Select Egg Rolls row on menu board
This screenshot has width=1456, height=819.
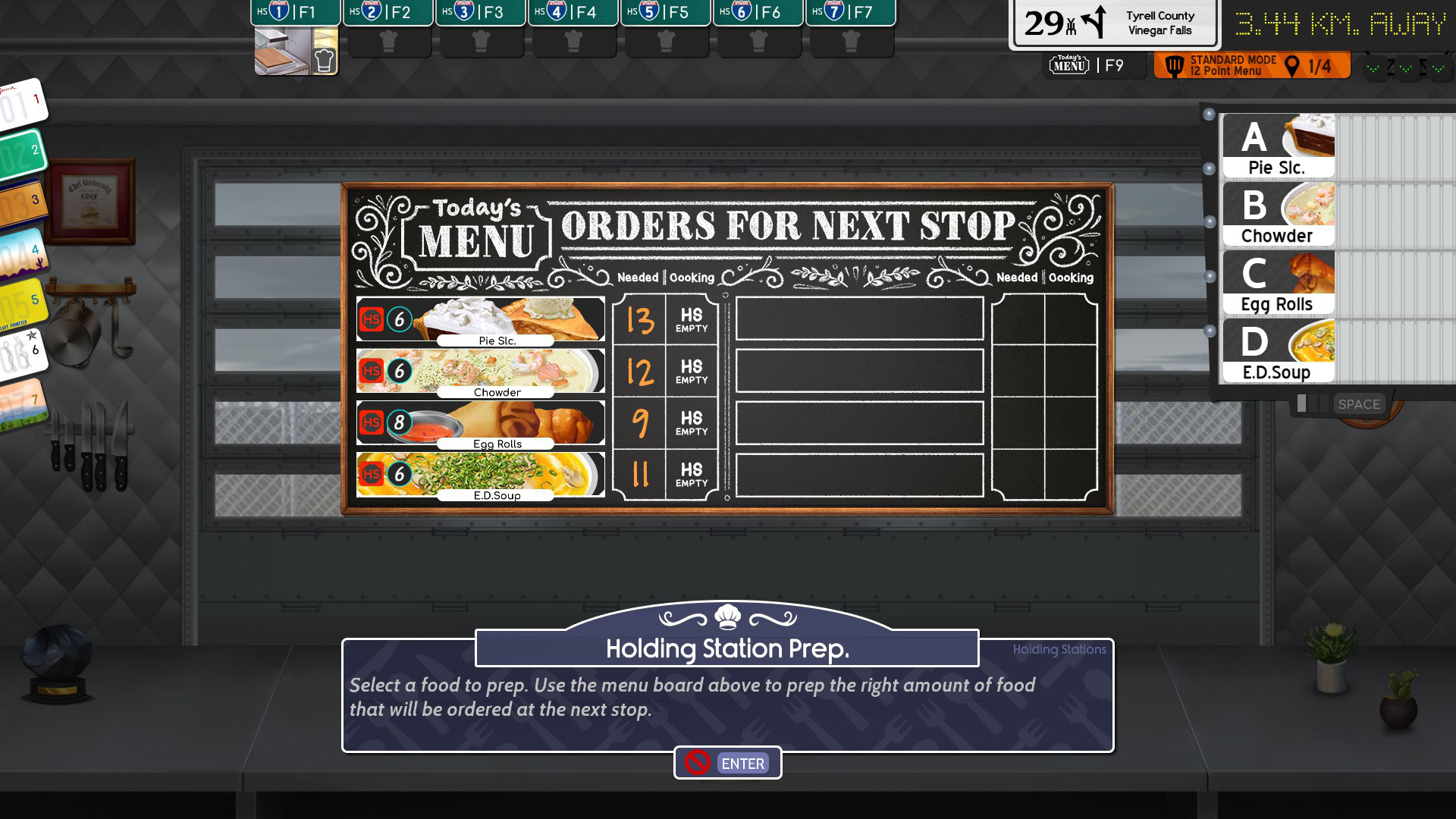coord(481,423)
